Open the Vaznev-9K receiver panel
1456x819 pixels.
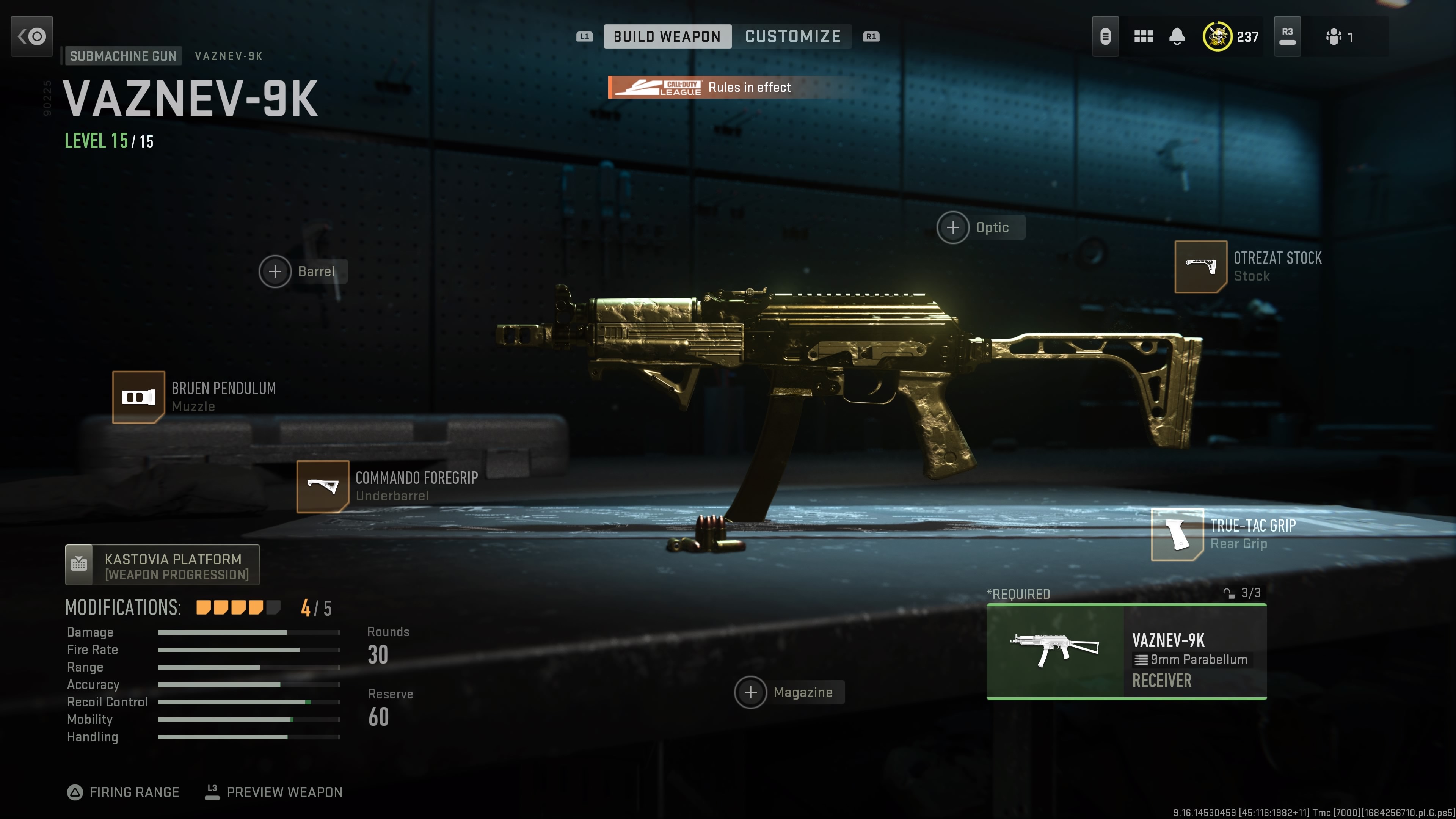coord(1126,652)
